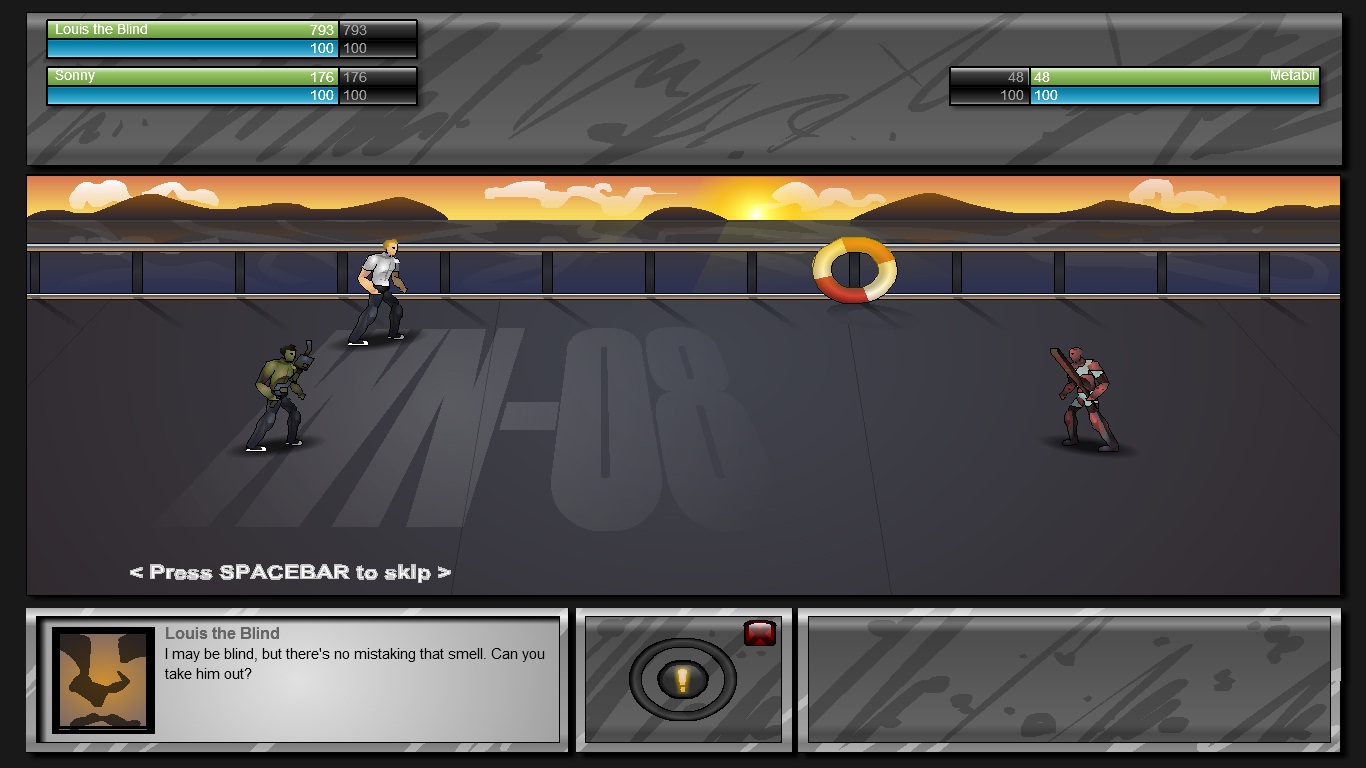Click the dialogue text from Louis the Blind
The height and width of the screenshot is (768, 1366).
[x=350, y=663]
